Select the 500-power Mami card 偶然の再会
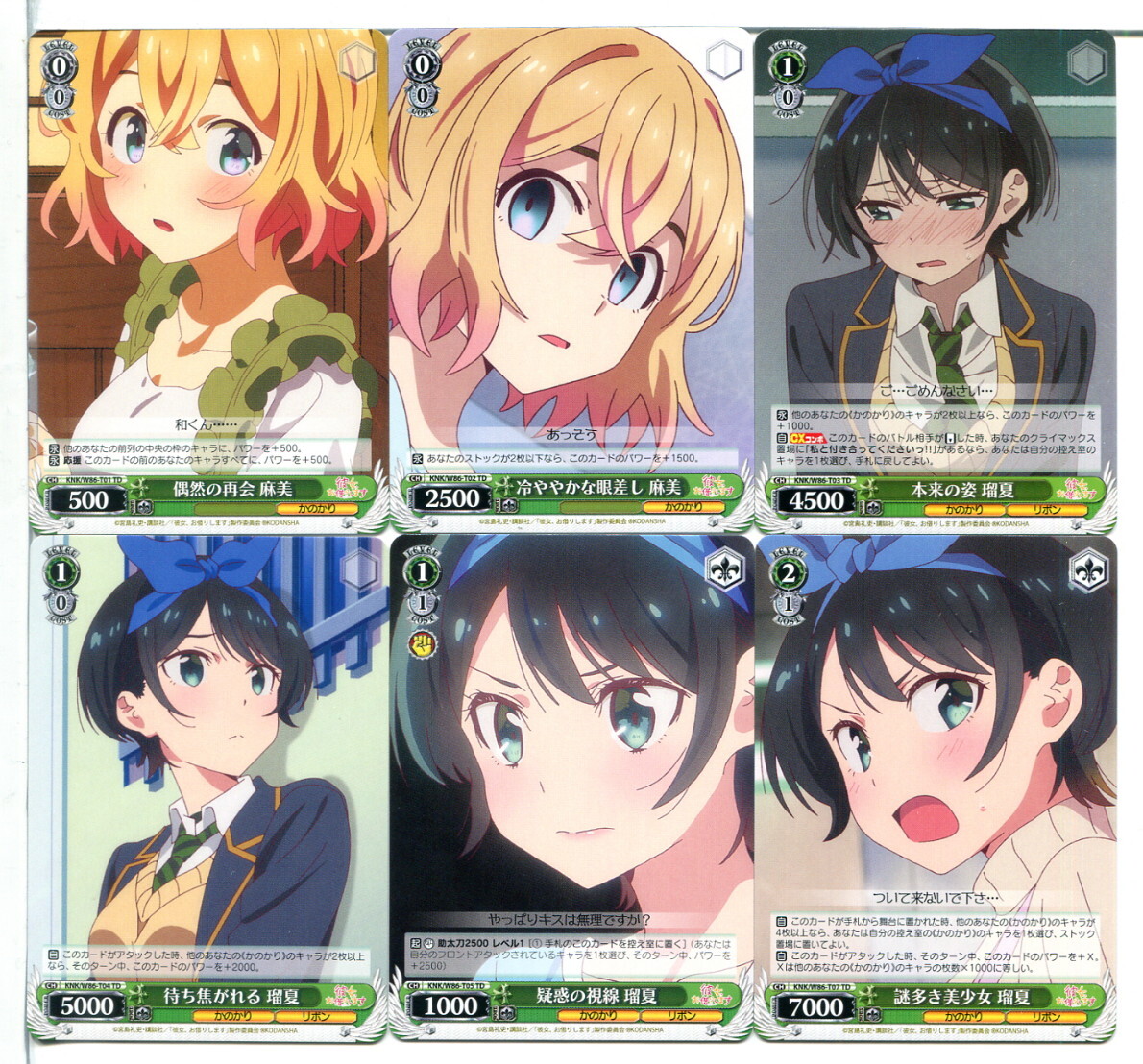 tap(207, 280)
